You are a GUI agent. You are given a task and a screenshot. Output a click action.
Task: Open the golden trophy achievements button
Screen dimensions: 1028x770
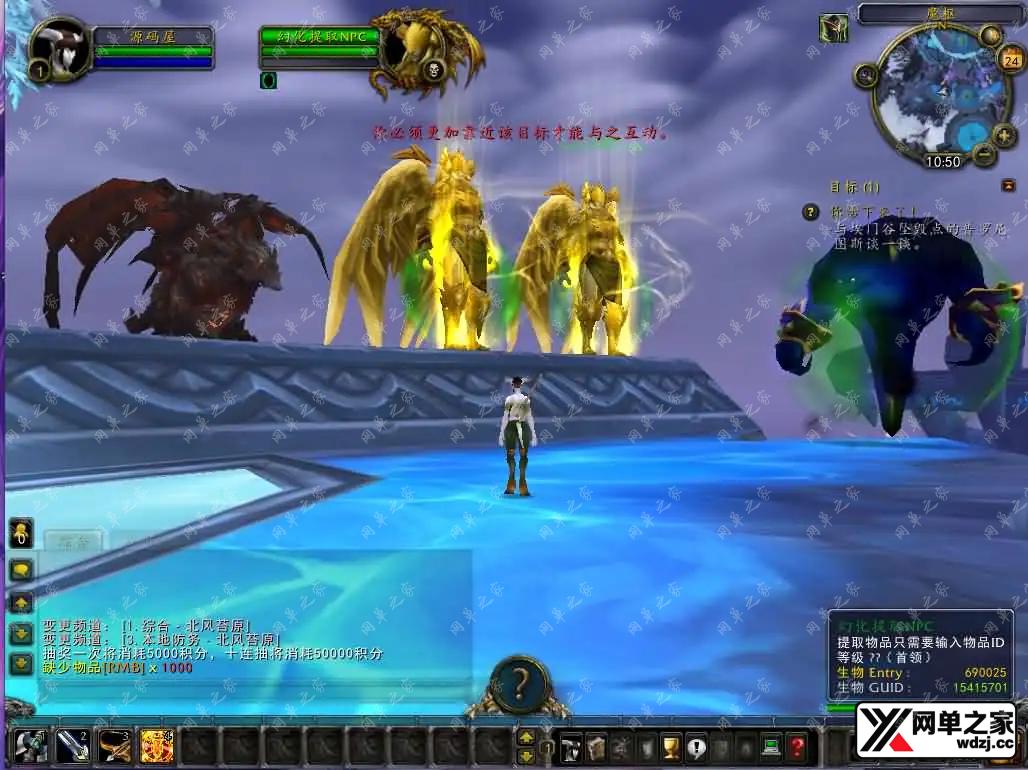pos(672,746)
